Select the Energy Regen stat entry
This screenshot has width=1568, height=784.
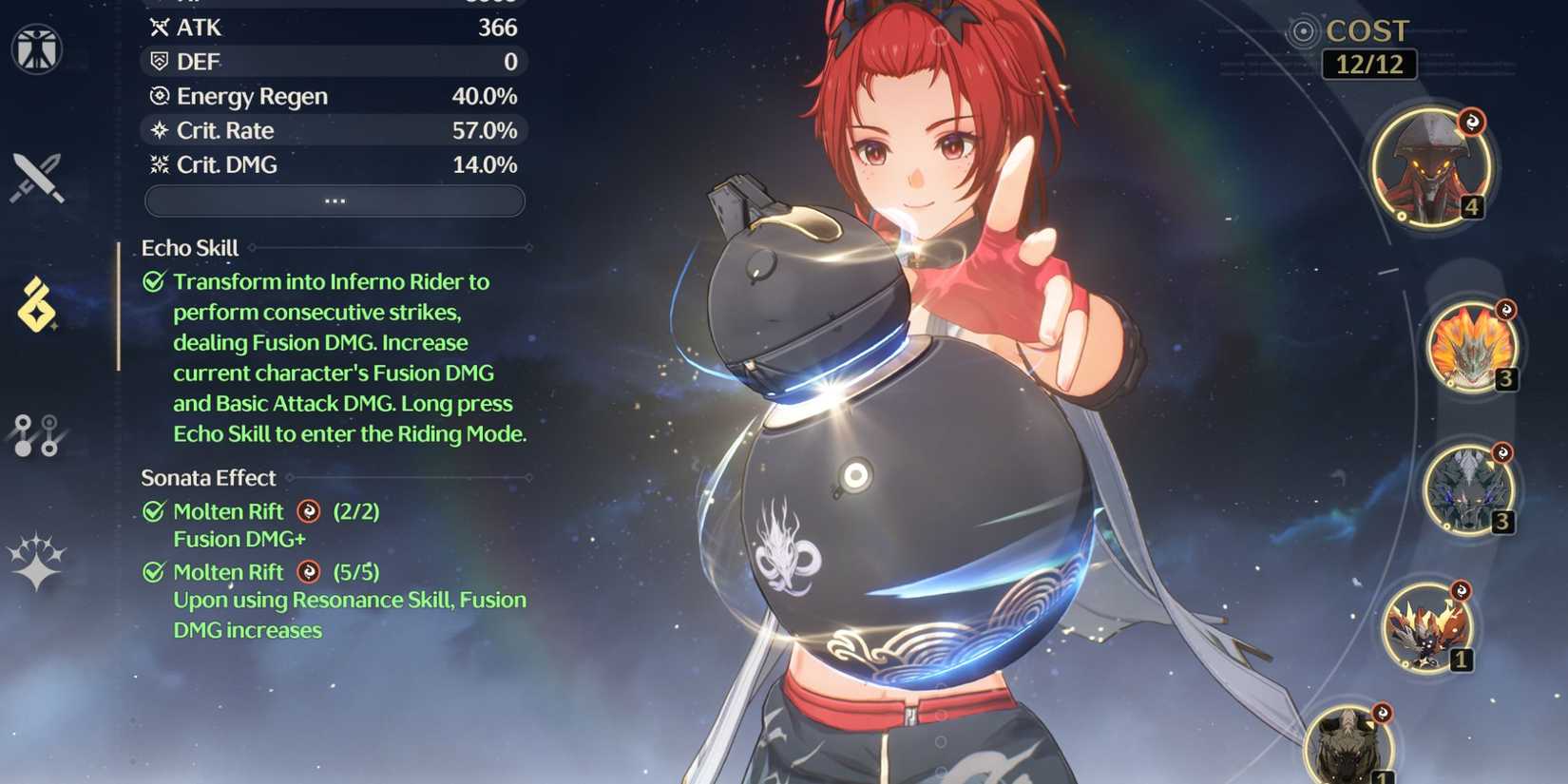pyautogui.click(x=335, y=96)
